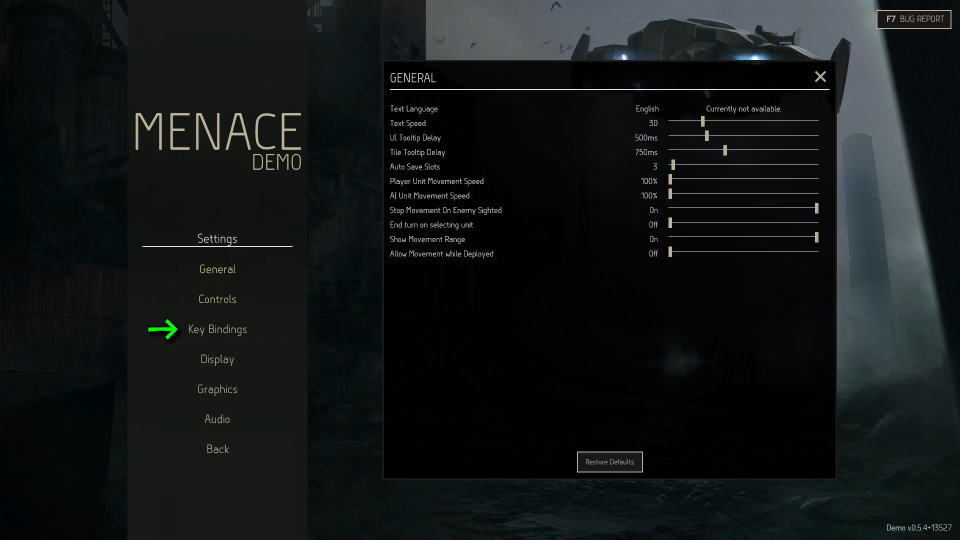Open the Display settings
This screenshot has height=540, width=960.
(x=217, y=359)
